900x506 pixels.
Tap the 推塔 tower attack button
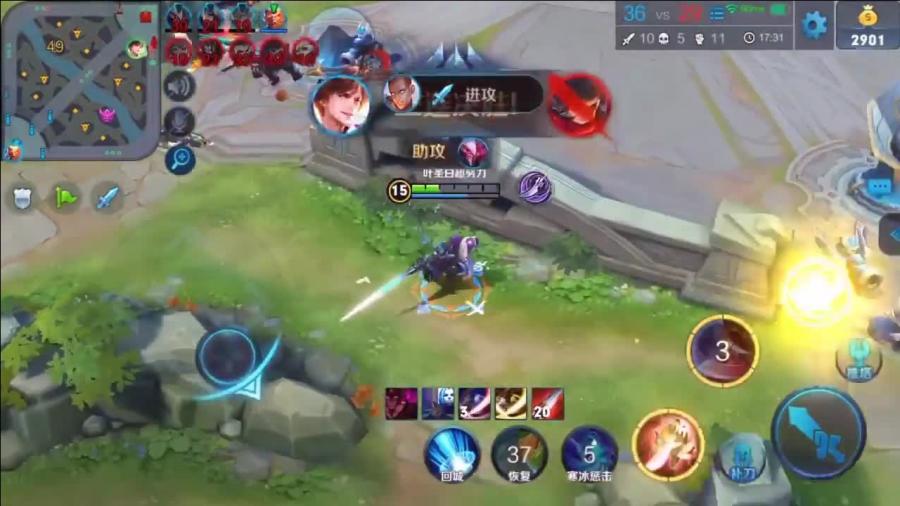(x=857, y=359)
